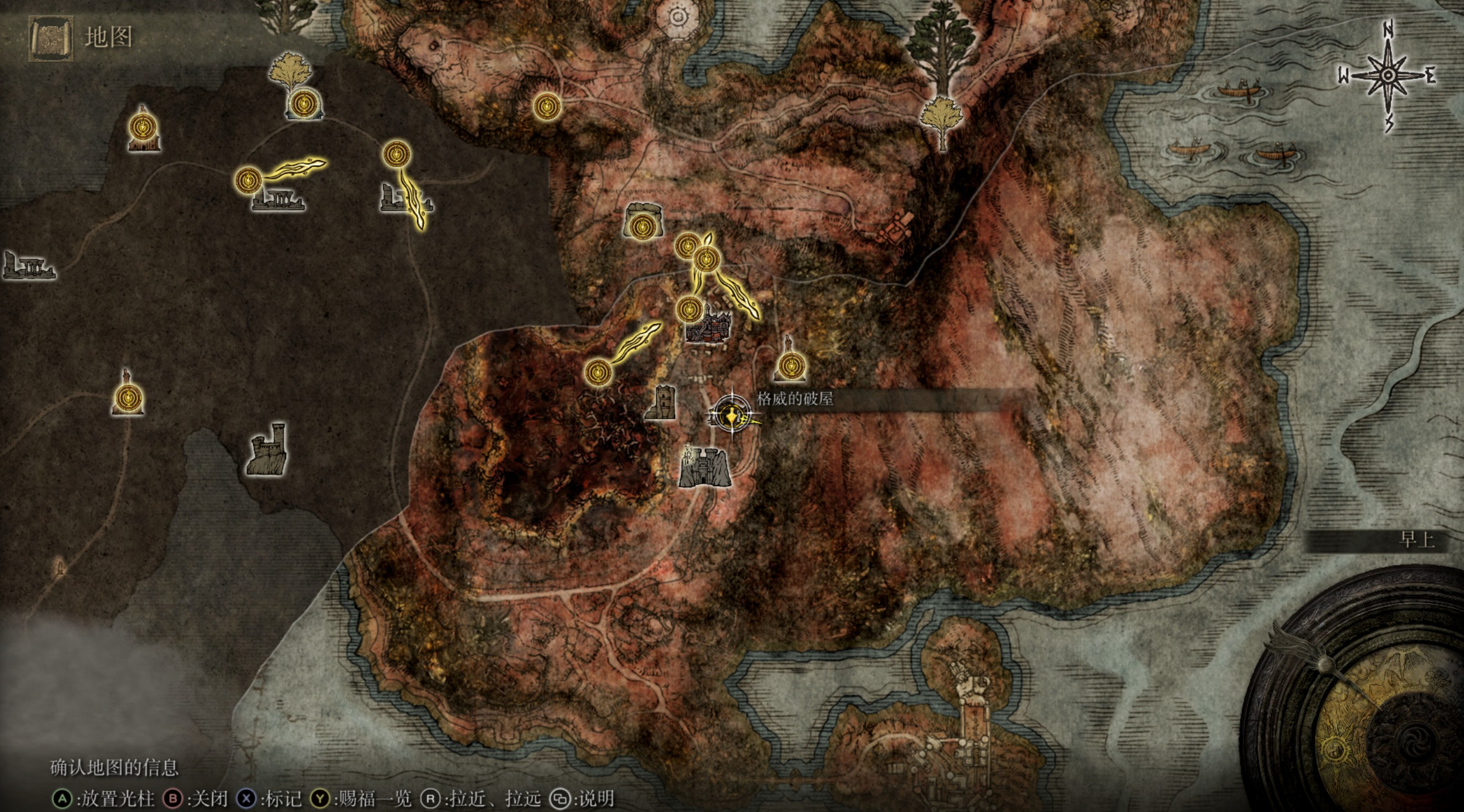Screen dimensions: 1464x812
Task: Open the map scroll icon beside 地图
Action: (51, 38)
